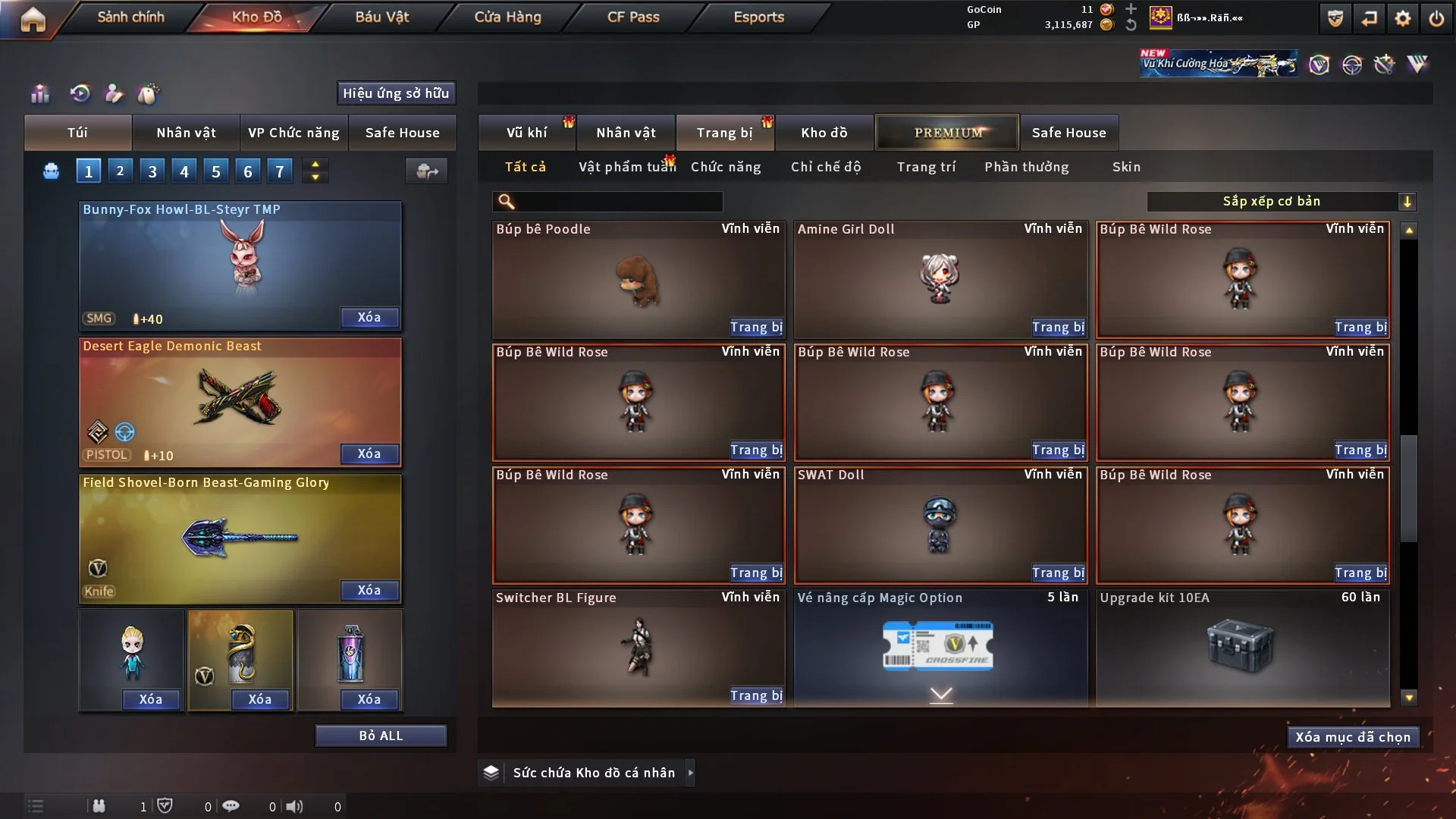Remove the Bunny-Fox Howl-BL-Steyr TMP
The width and height of the screenshot is (1456, 819).
[369, 317]
